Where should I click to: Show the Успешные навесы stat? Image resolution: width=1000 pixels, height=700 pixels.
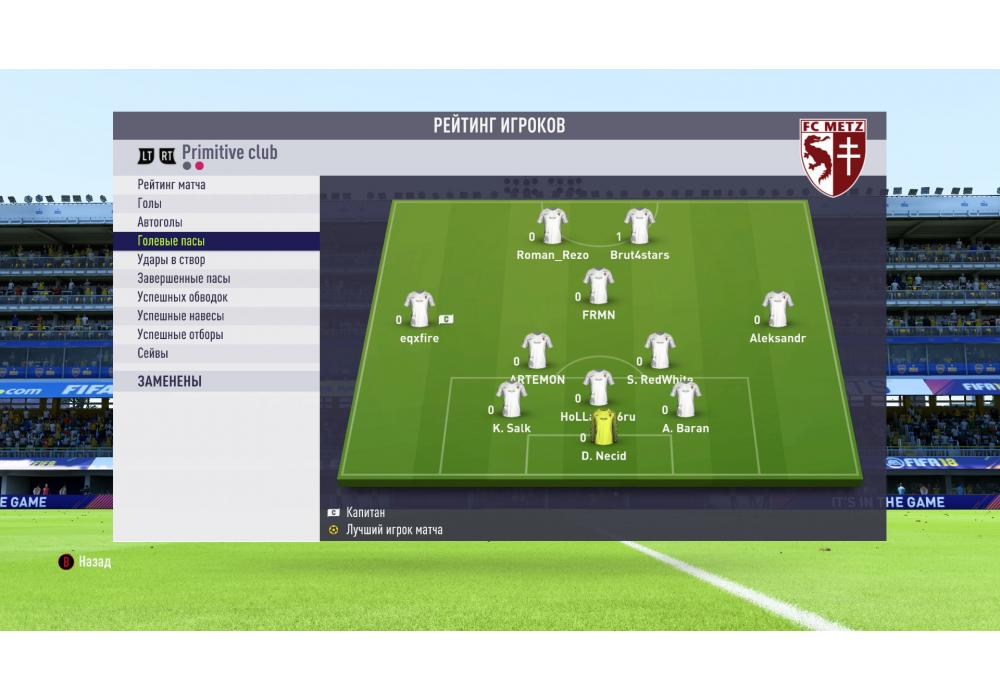point(180,316)
